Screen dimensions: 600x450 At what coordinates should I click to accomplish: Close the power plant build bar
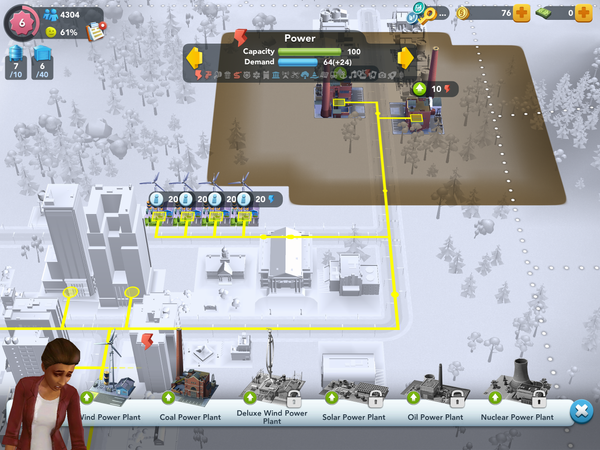pos(579,411)
